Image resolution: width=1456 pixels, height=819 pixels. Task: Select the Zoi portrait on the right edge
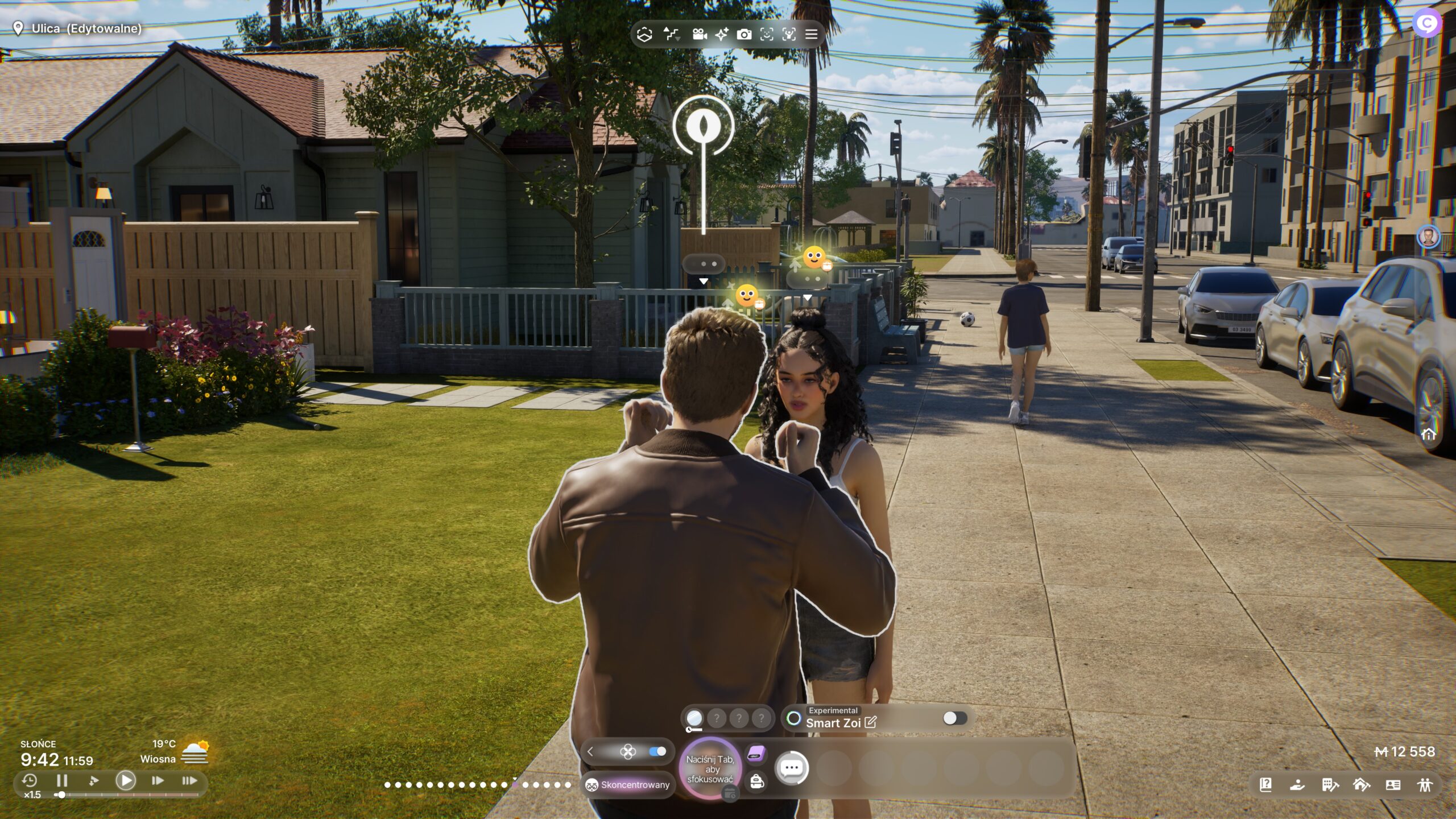(x=1428, y=237)
